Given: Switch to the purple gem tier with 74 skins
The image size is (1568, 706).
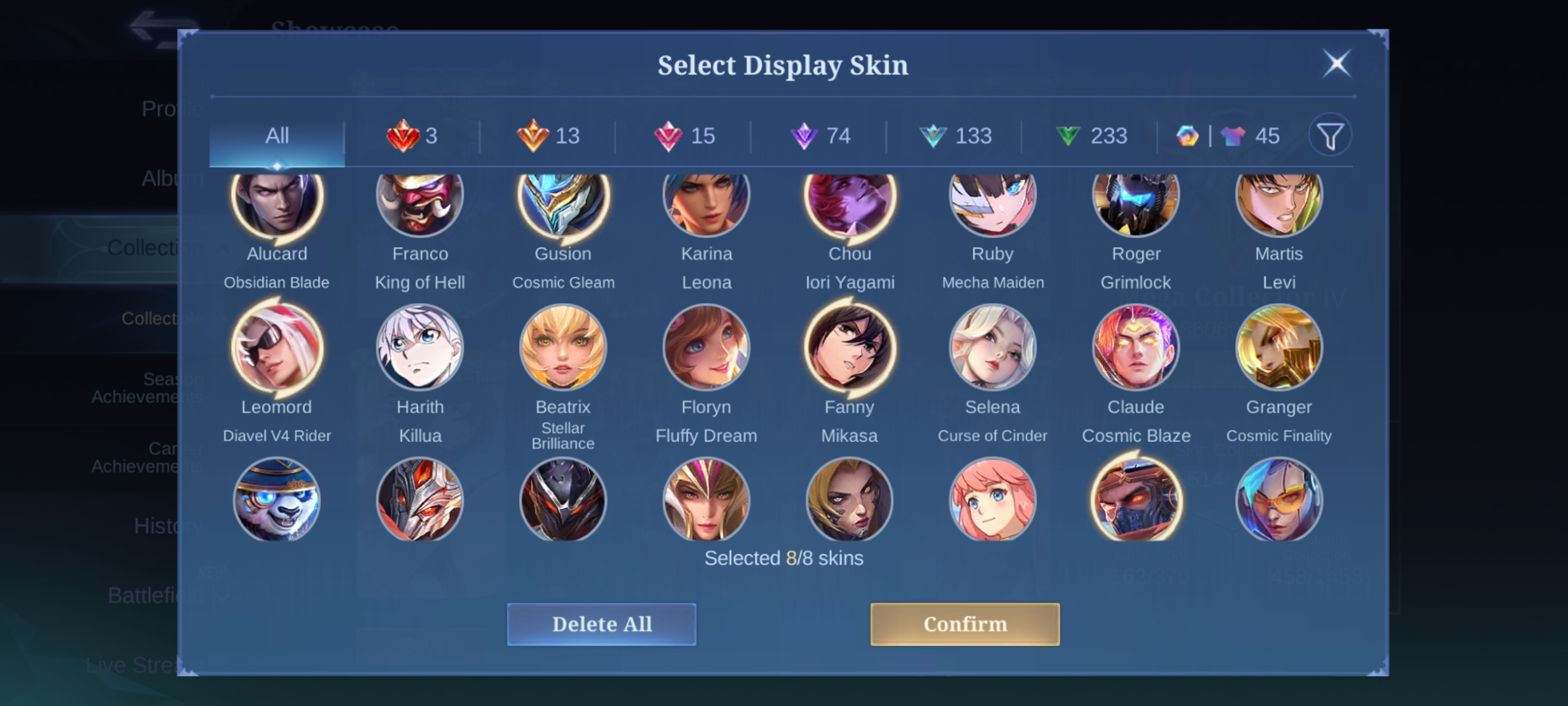Looking at the screenshot, I should click(819, 136).
